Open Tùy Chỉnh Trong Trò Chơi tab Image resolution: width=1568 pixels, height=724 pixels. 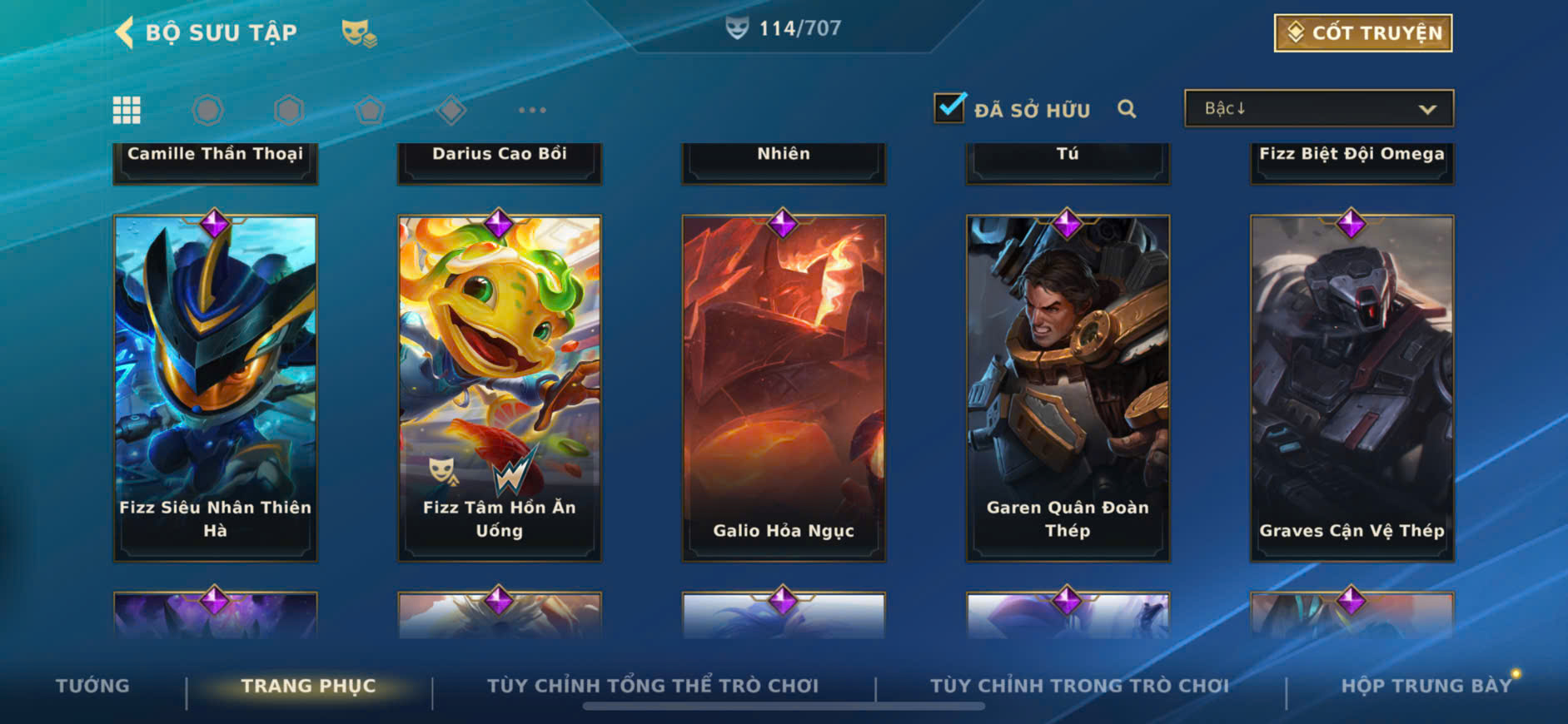click(x=1079, y=686)
